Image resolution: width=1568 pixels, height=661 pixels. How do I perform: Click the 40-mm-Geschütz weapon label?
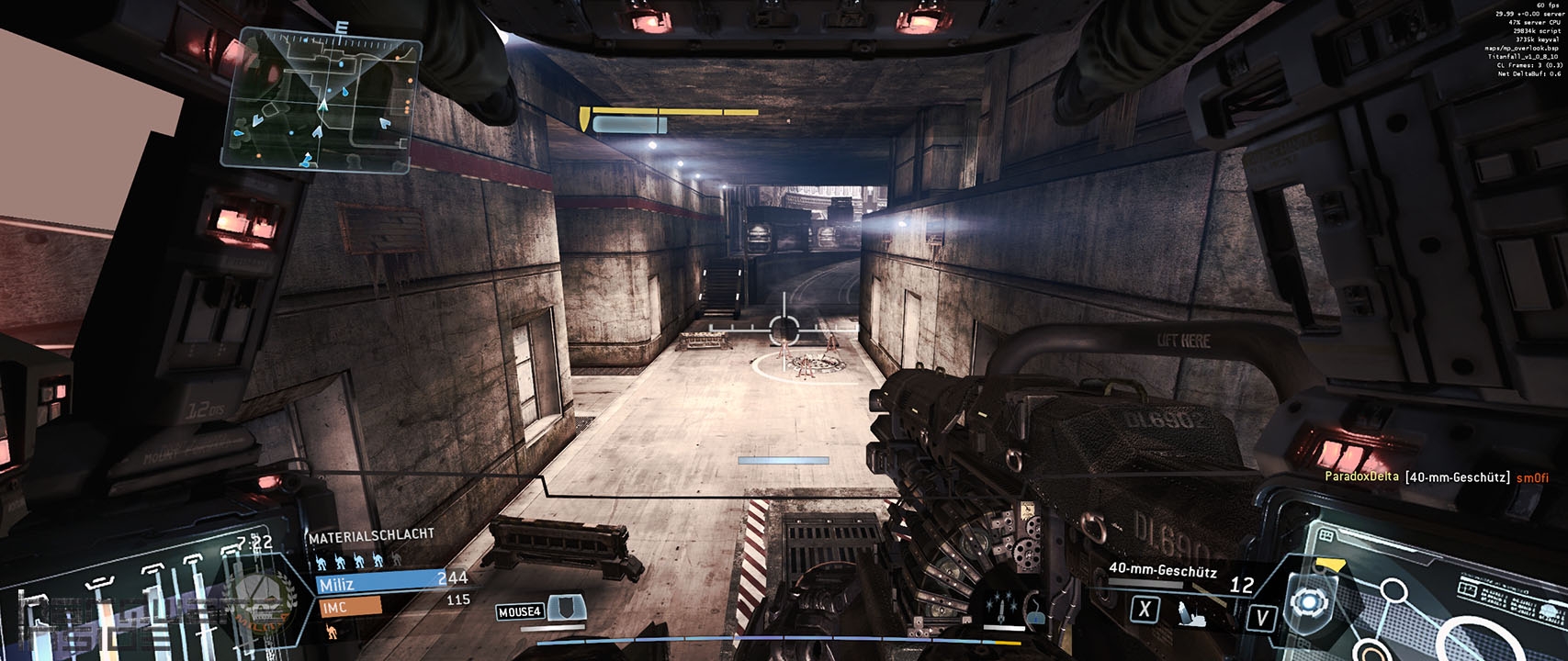coord(1162,571)
